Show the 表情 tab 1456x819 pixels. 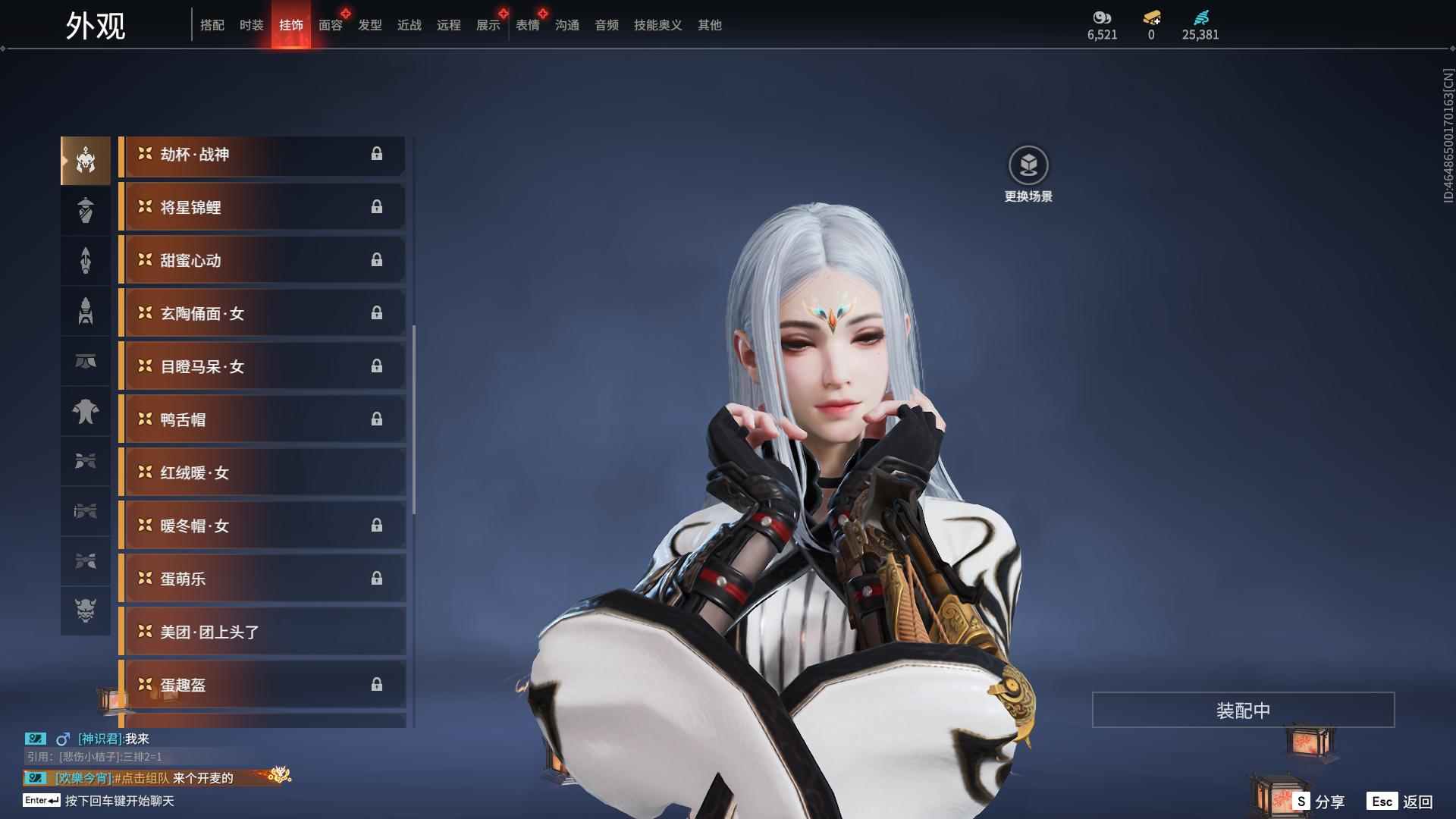pyautogui.click(x=527, y=25)
